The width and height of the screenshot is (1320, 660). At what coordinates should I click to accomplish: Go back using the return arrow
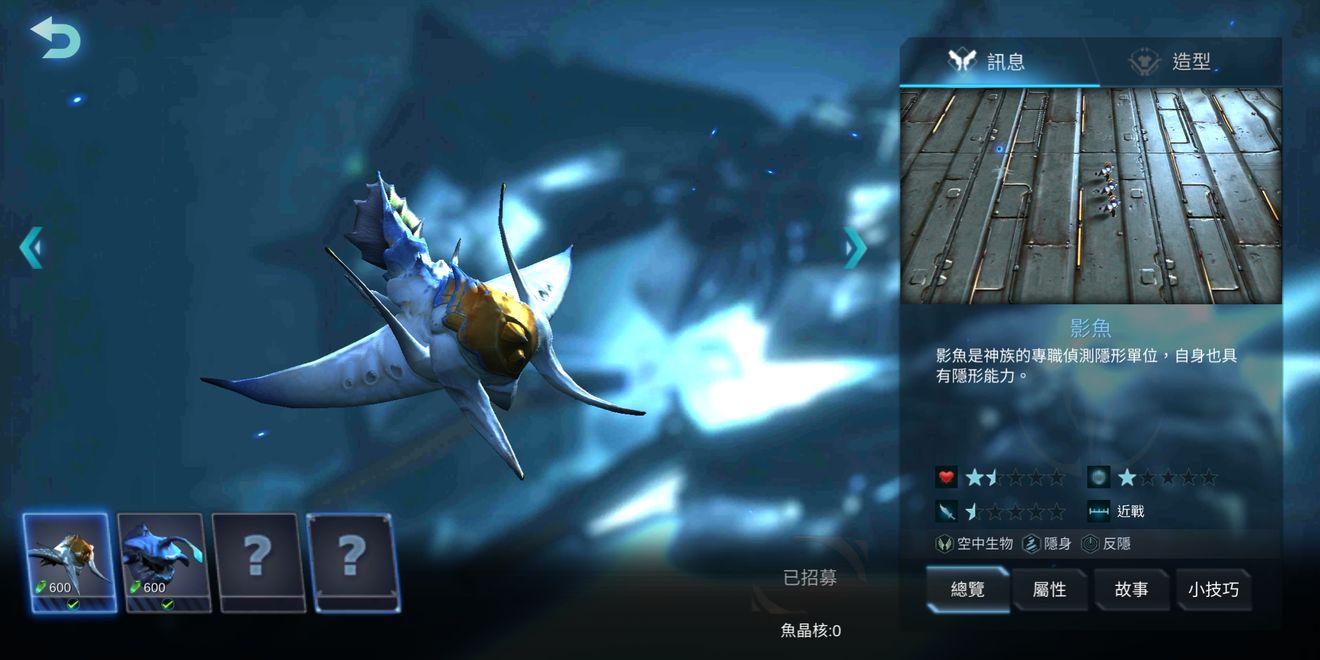tap(56, 38)
